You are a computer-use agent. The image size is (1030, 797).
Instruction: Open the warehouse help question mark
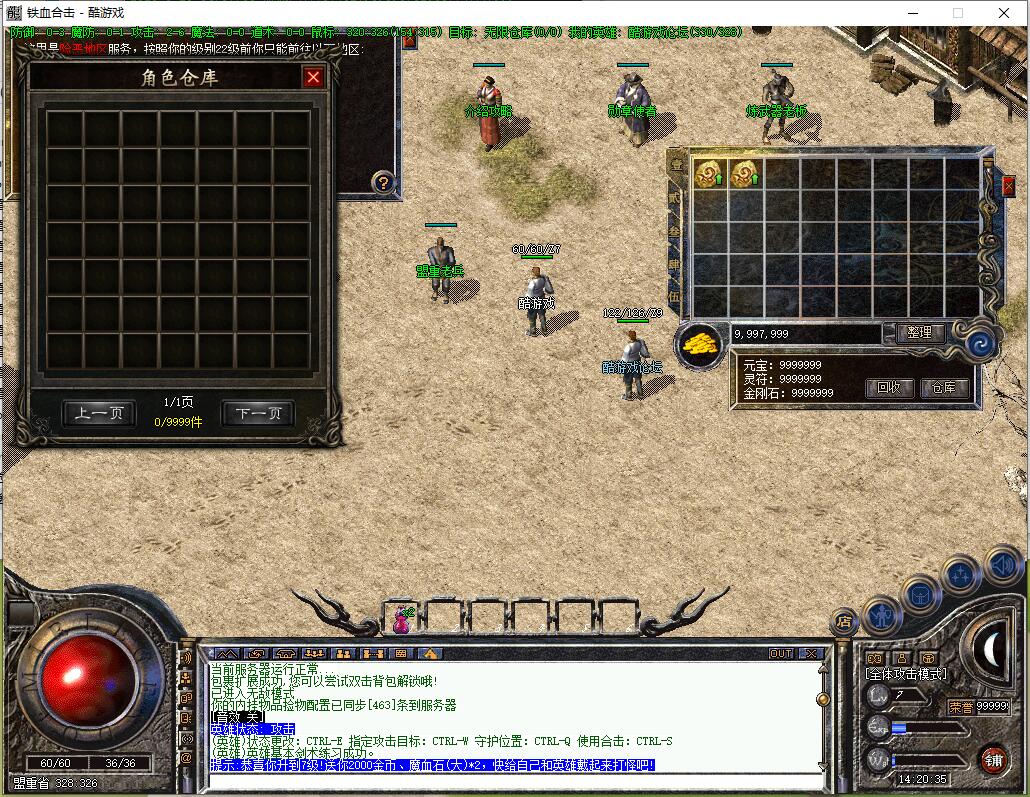click(383, 182)
